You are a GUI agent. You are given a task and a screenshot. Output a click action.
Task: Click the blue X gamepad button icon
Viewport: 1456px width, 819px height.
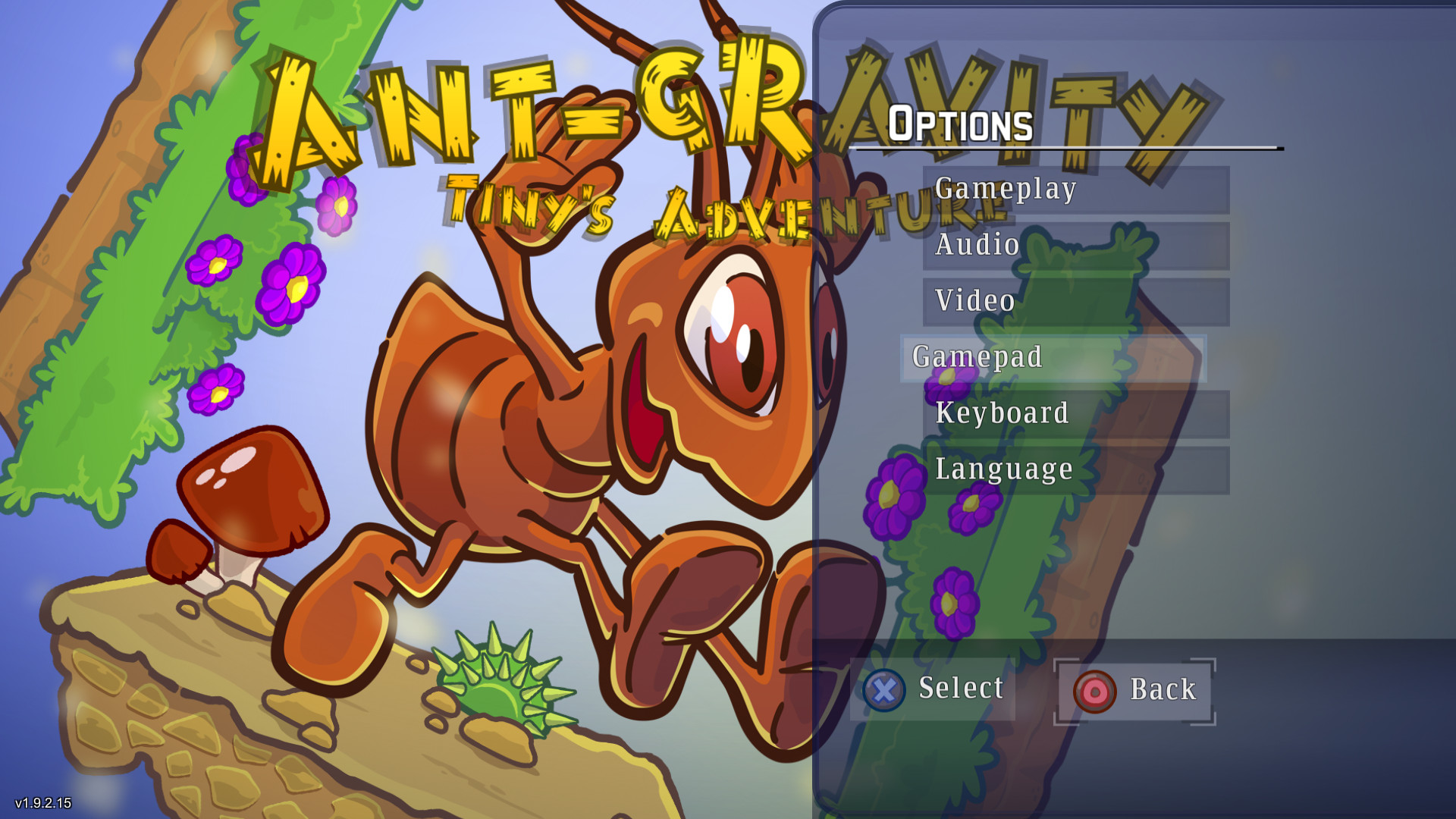pos(884,690)
